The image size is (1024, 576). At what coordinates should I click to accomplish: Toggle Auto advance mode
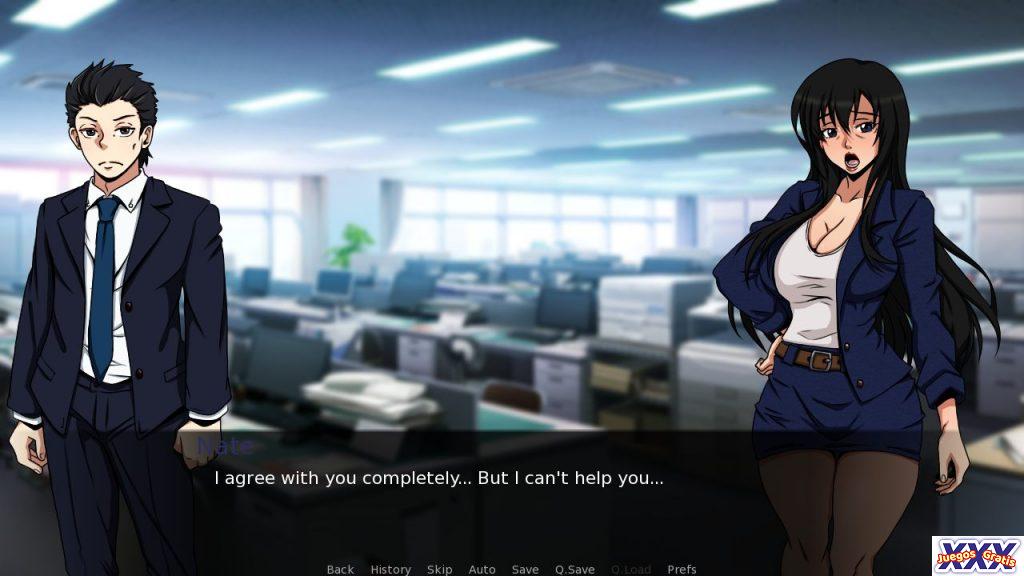point(482,569)
